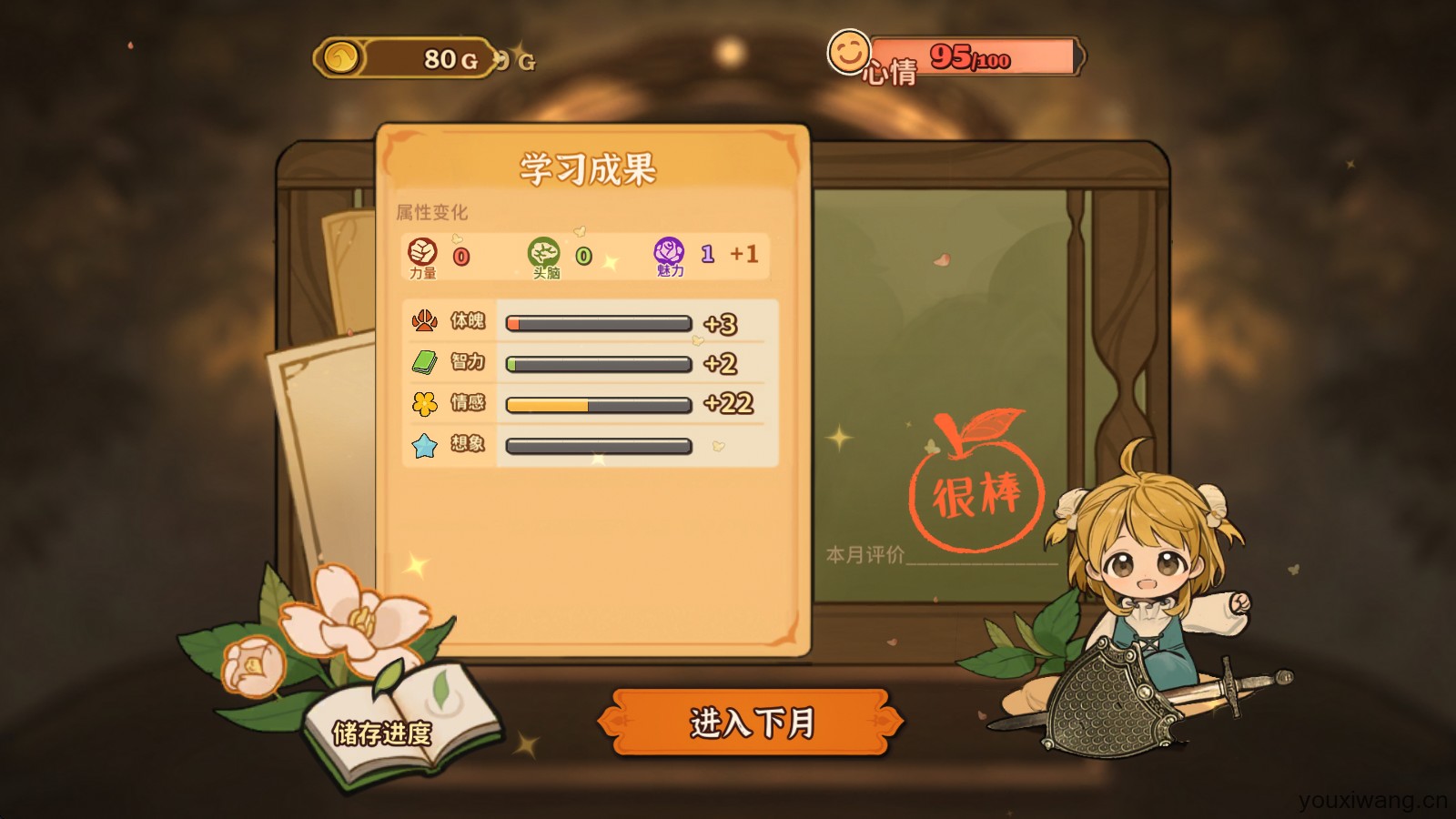Select the yellow flower 情感 emotion icon
Screen dimensions: 1456x819
point(422,403)
